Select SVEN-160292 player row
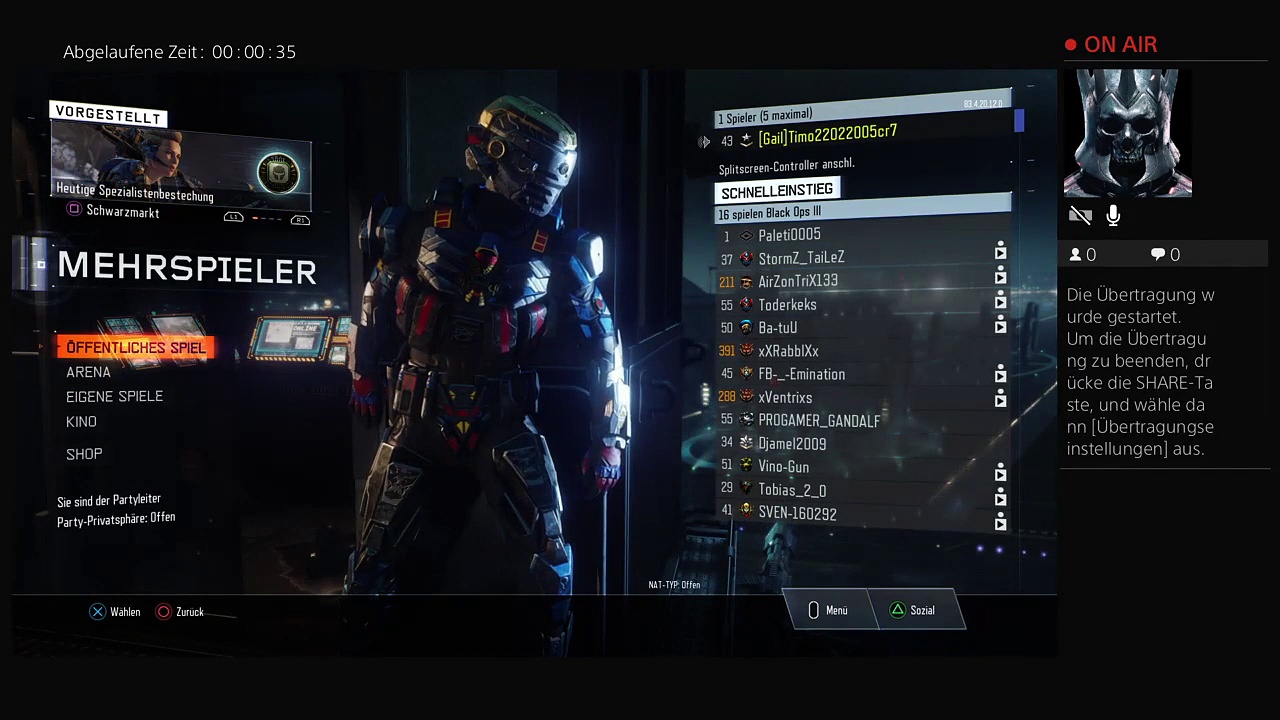Viewport: 1280px width, 720px height. 797,513
